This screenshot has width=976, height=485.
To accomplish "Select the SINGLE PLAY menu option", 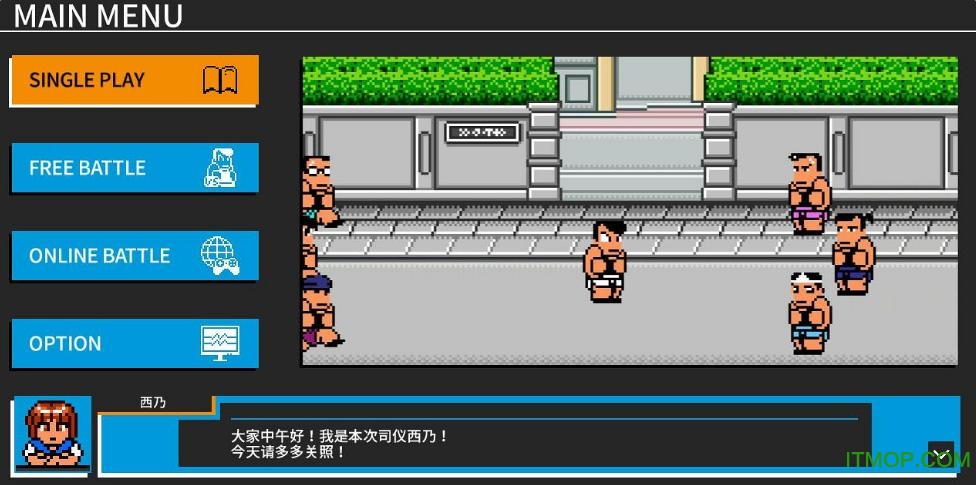I will point(134,80).
